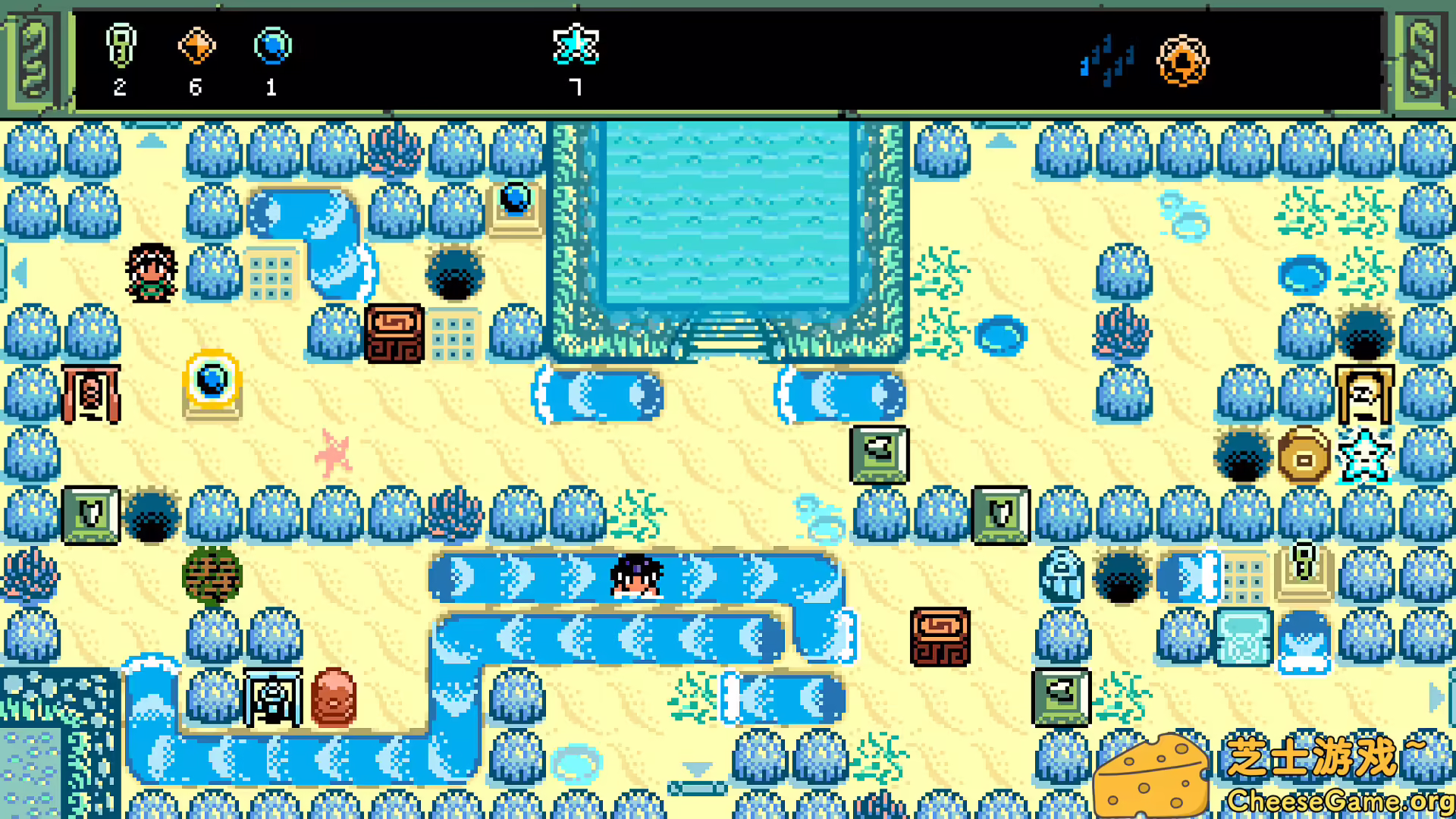Image resolution: width=1456 pixels, height=819 pixels.
Task: Select the blue orb icon showing 1
Action: pyautogui.click(x=271, y=47)
